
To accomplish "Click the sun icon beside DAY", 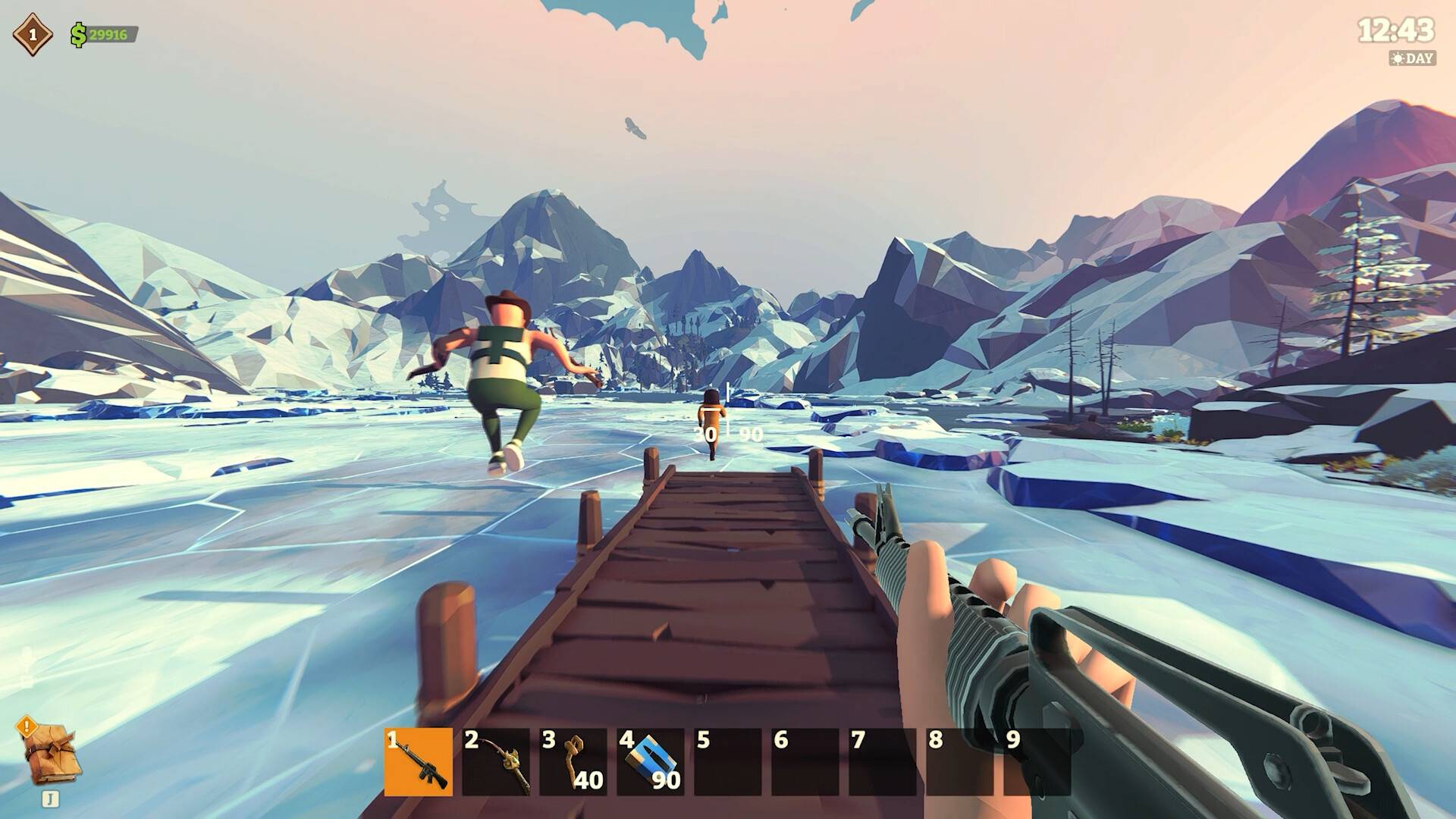I will coord(1398,56).
